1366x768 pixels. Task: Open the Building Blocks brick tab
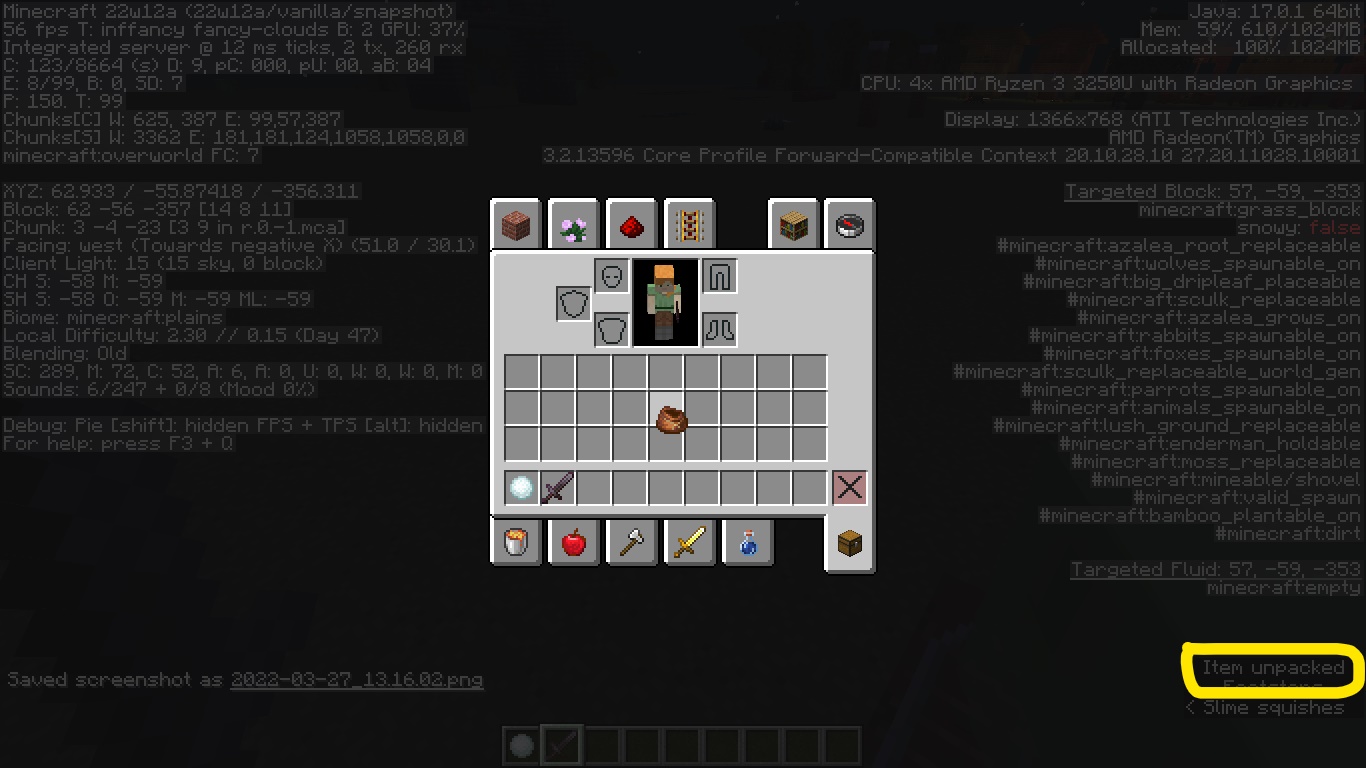click(x=516, y=226)
